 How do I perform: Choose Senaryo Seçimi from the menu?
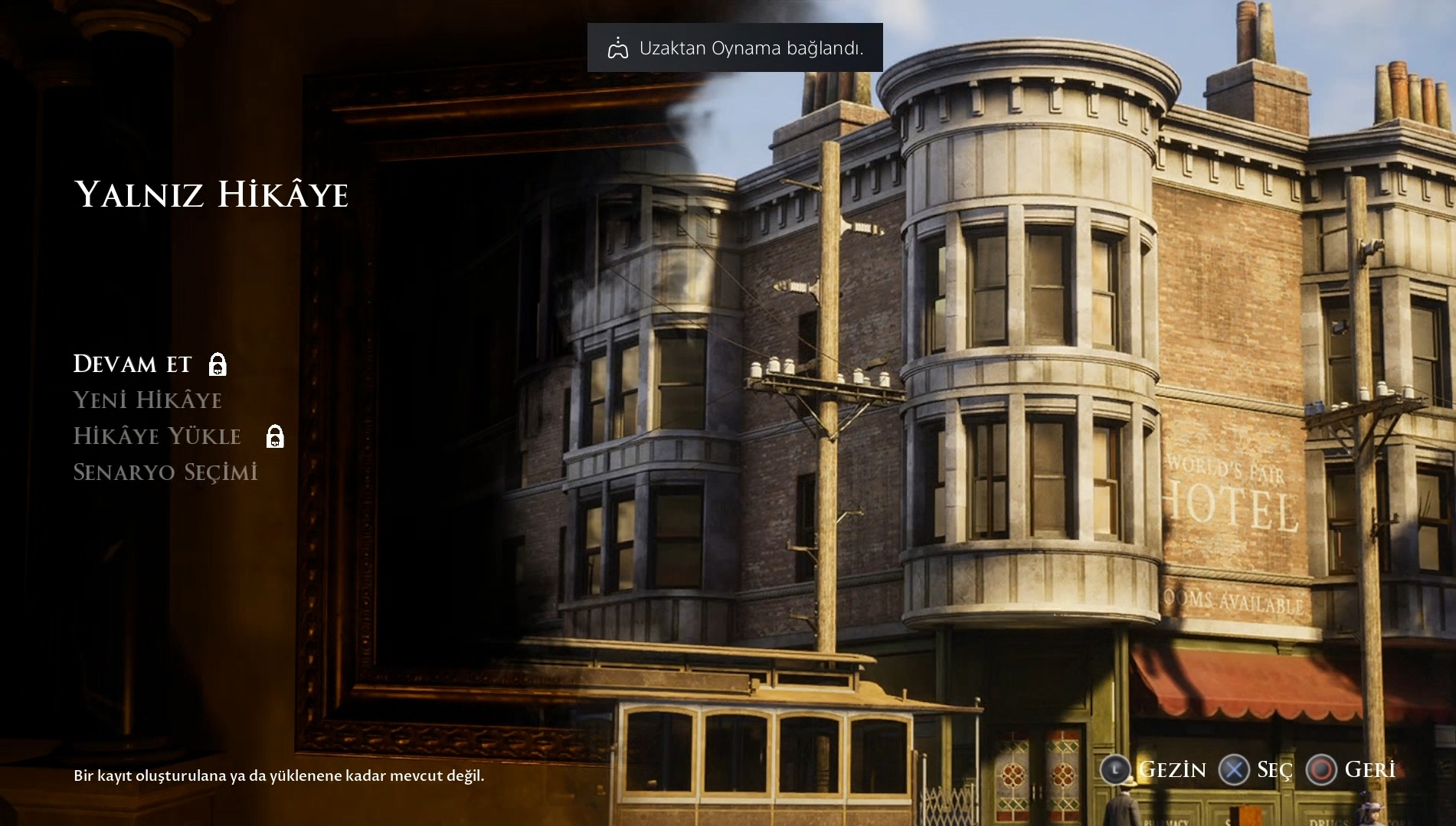click(x=165, y=472)
